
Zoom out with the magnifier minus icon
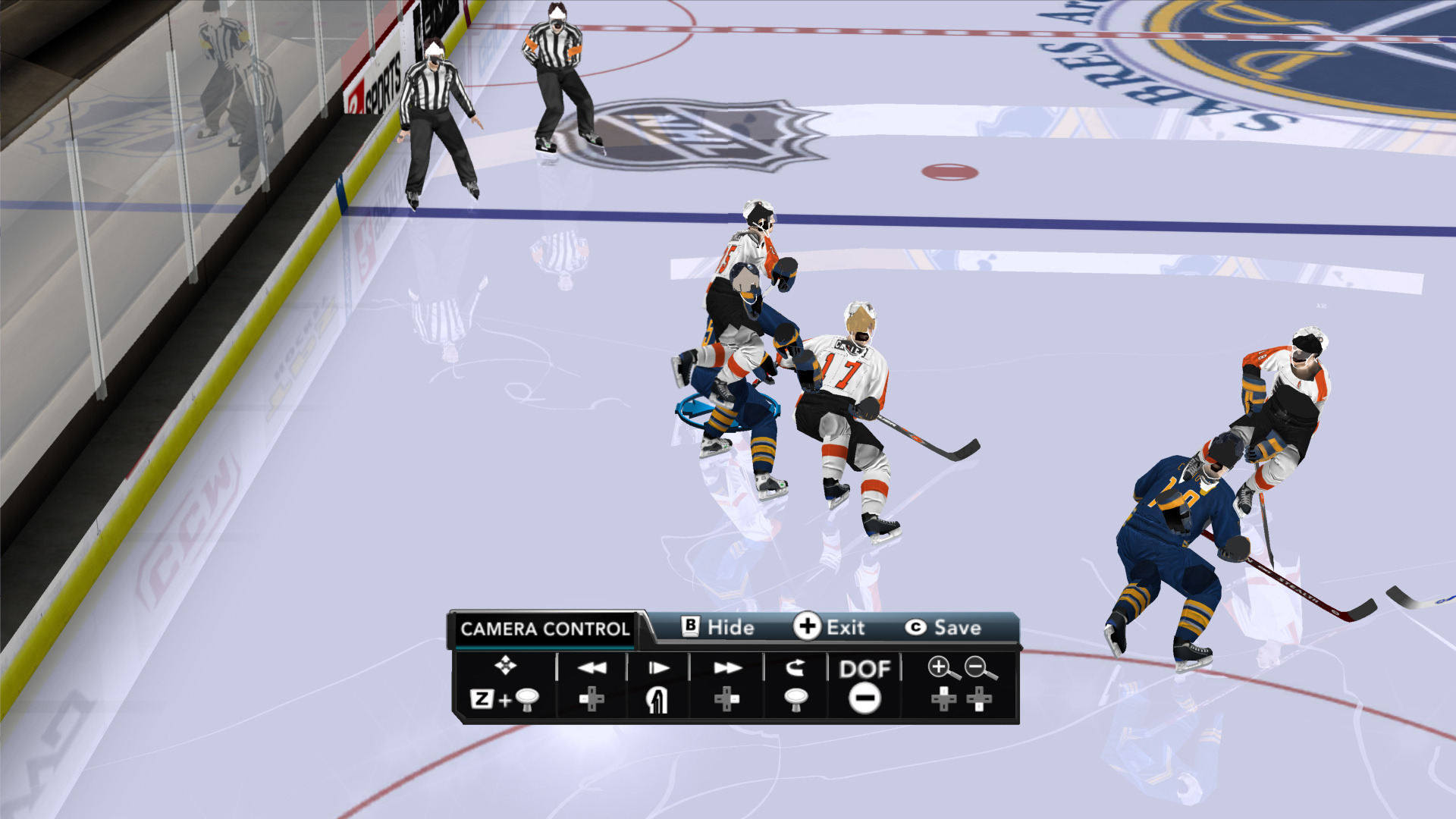(x=980, y=668)
